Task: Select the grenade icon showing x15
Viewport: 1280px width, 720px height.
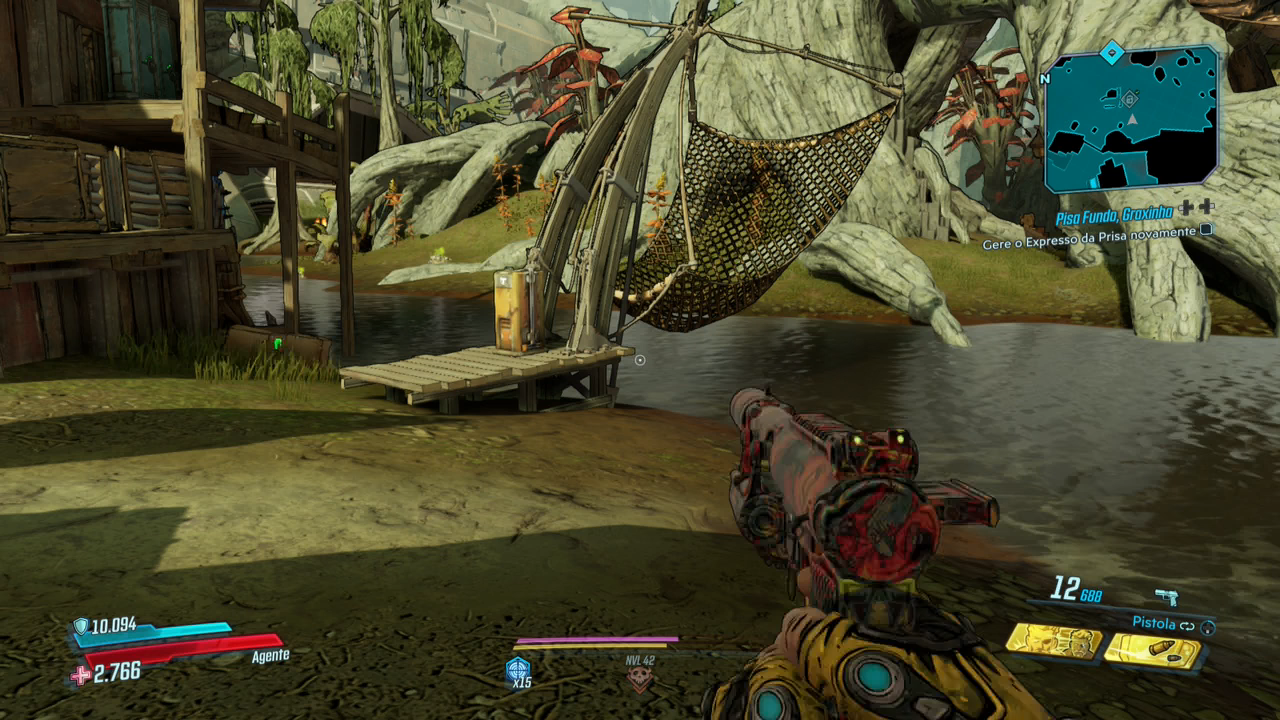Action: (518, 670)
